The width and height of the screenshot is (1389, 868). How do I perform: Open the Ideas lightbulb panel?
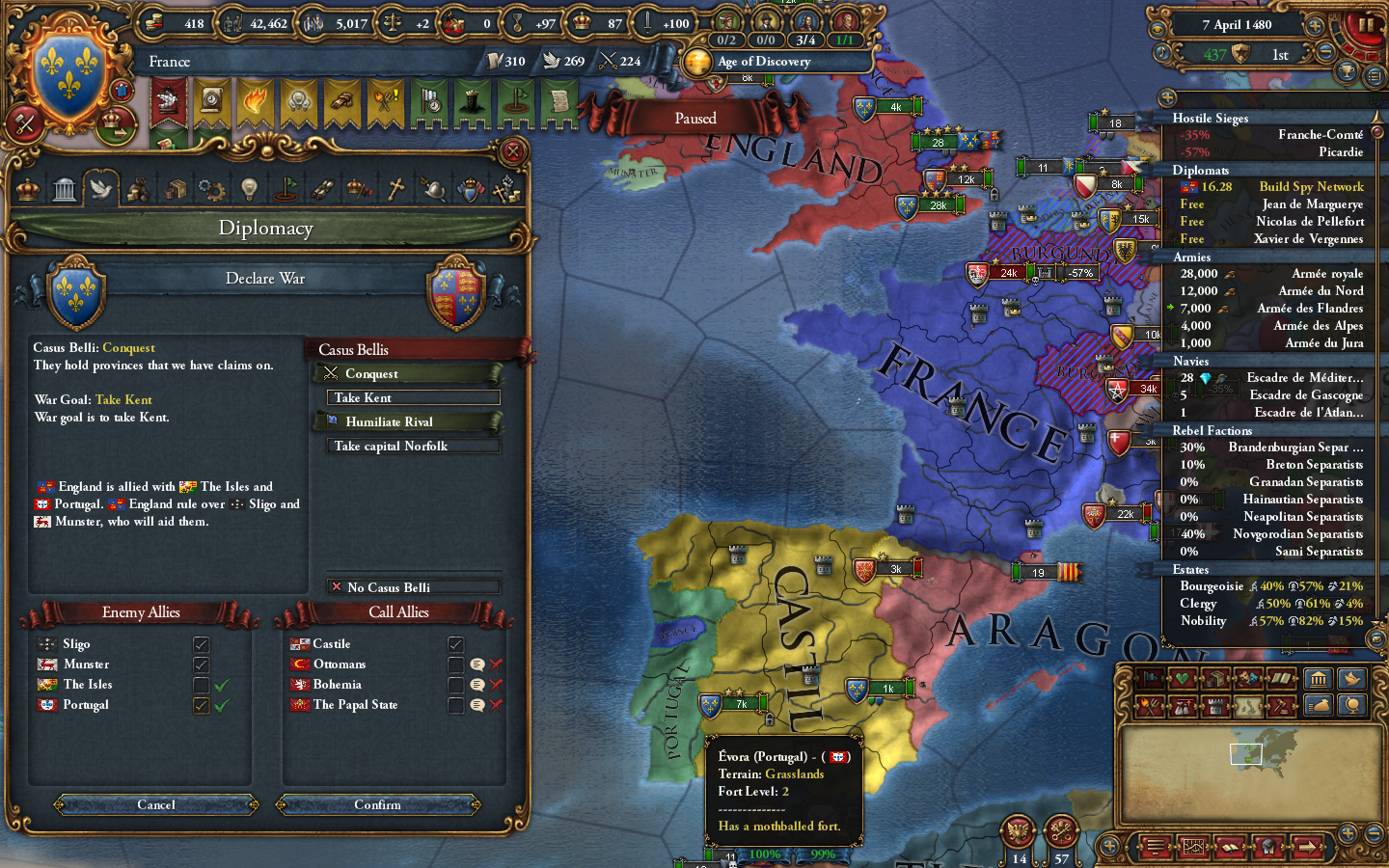pos(248,188)
